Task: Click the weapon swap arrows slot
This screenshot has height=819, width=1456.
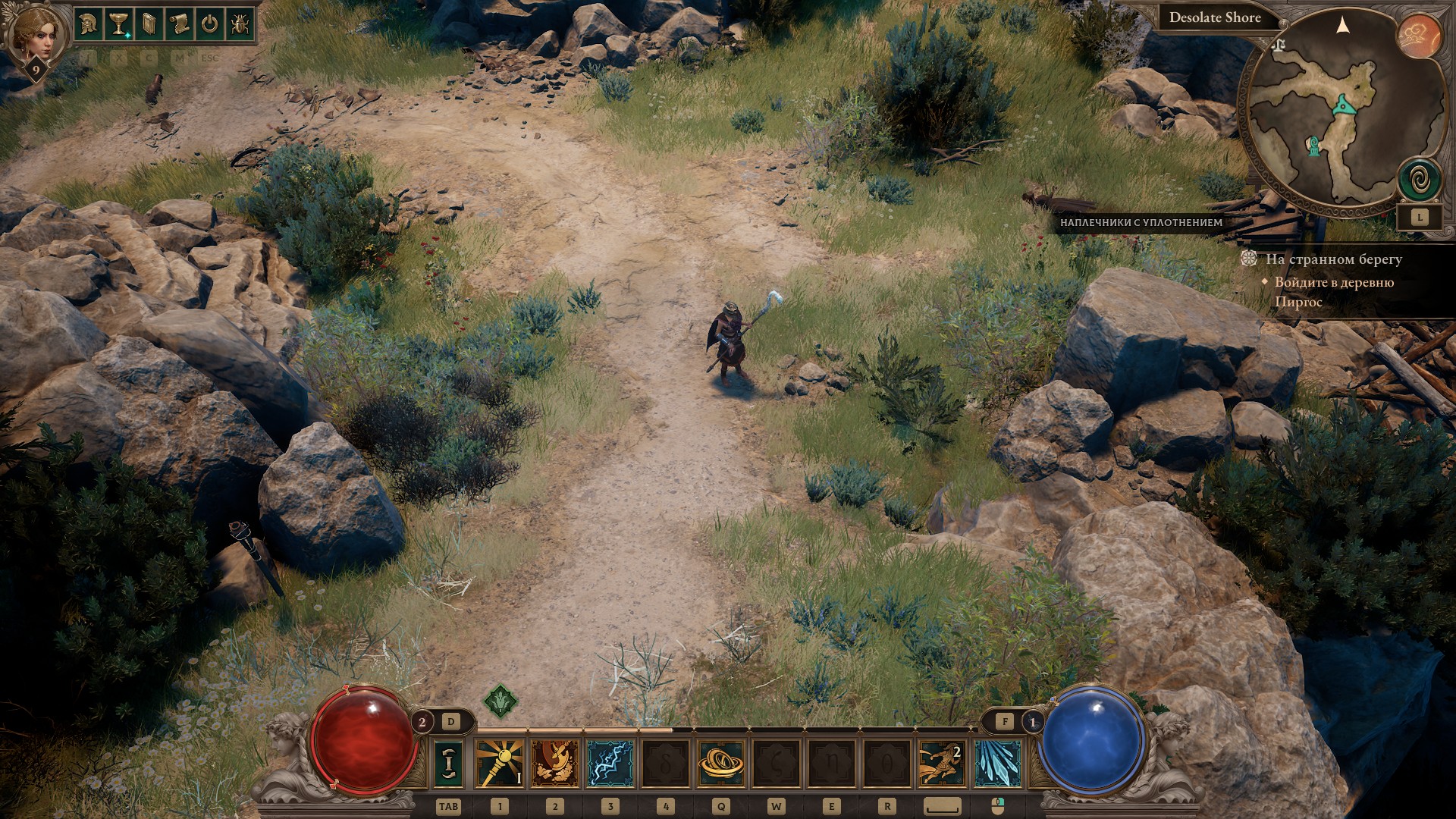Action: click(447, 764)
